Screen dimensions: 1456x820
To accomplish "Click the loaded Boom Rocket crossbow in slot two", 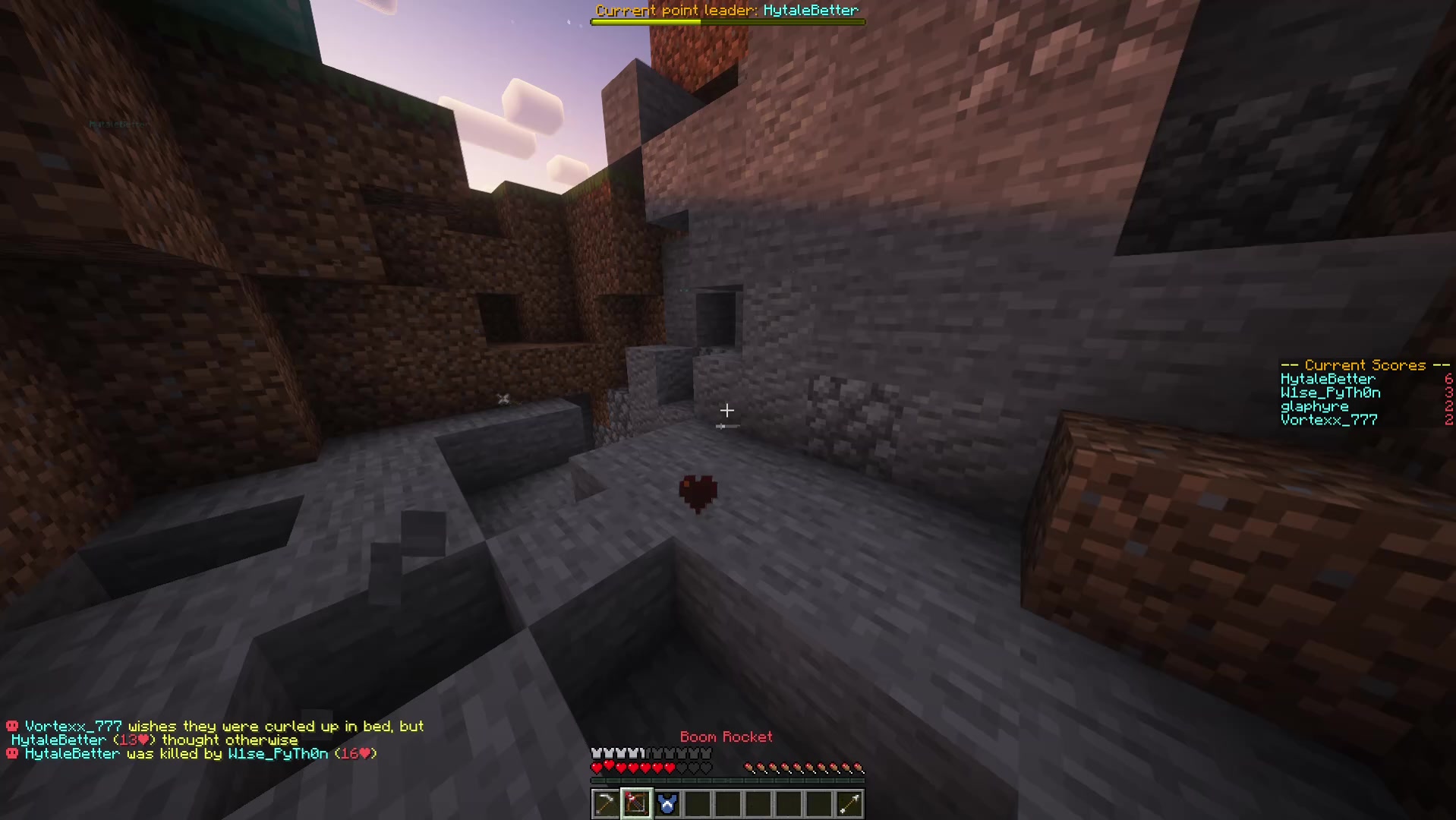I will [x=635, y=803].
